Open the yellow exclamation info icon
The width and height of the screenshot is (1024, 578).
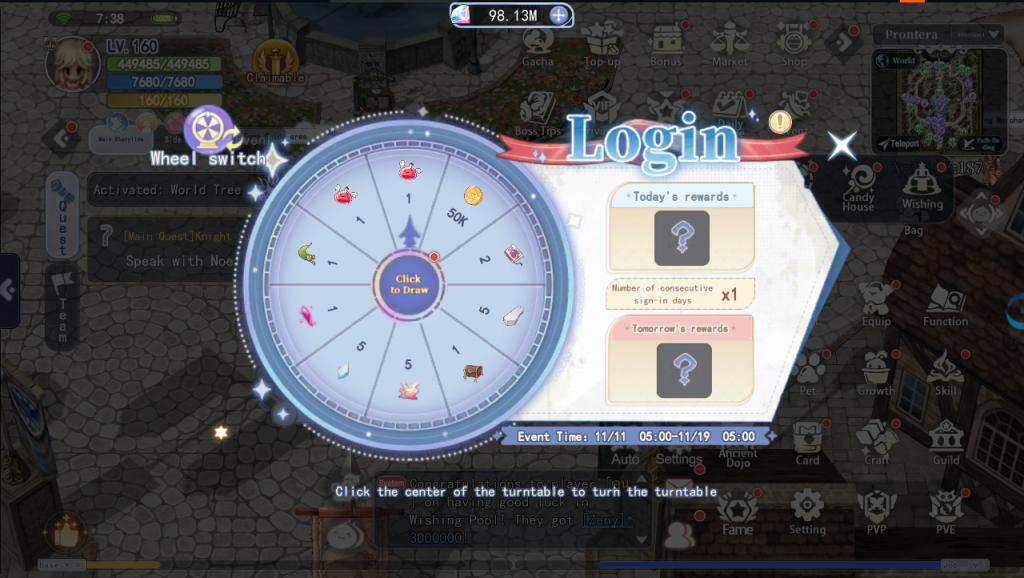pos(780,122)
